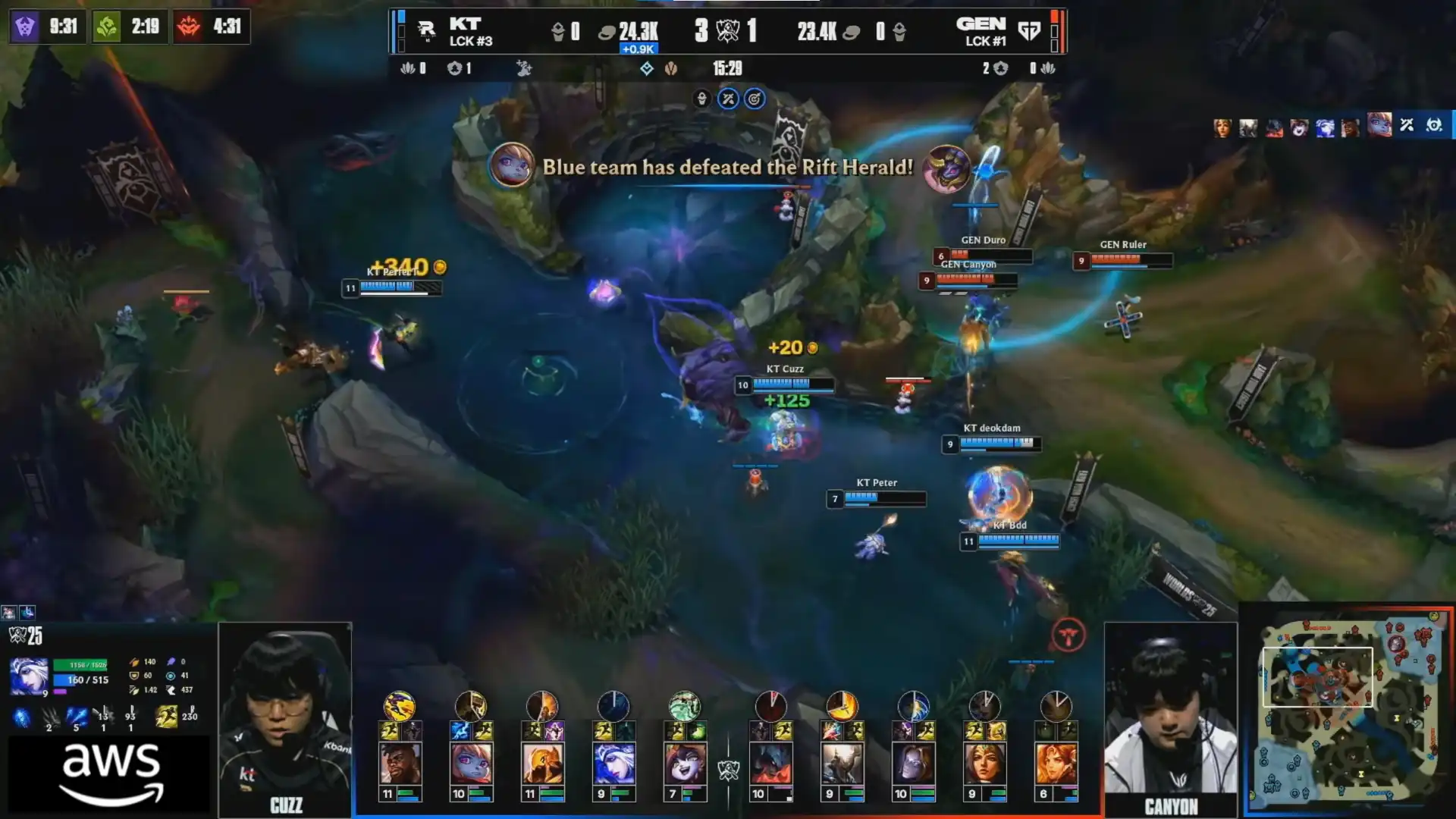Click the Rift Herald icon in the kill feed

pyautogui.click(x=946, y=168)
